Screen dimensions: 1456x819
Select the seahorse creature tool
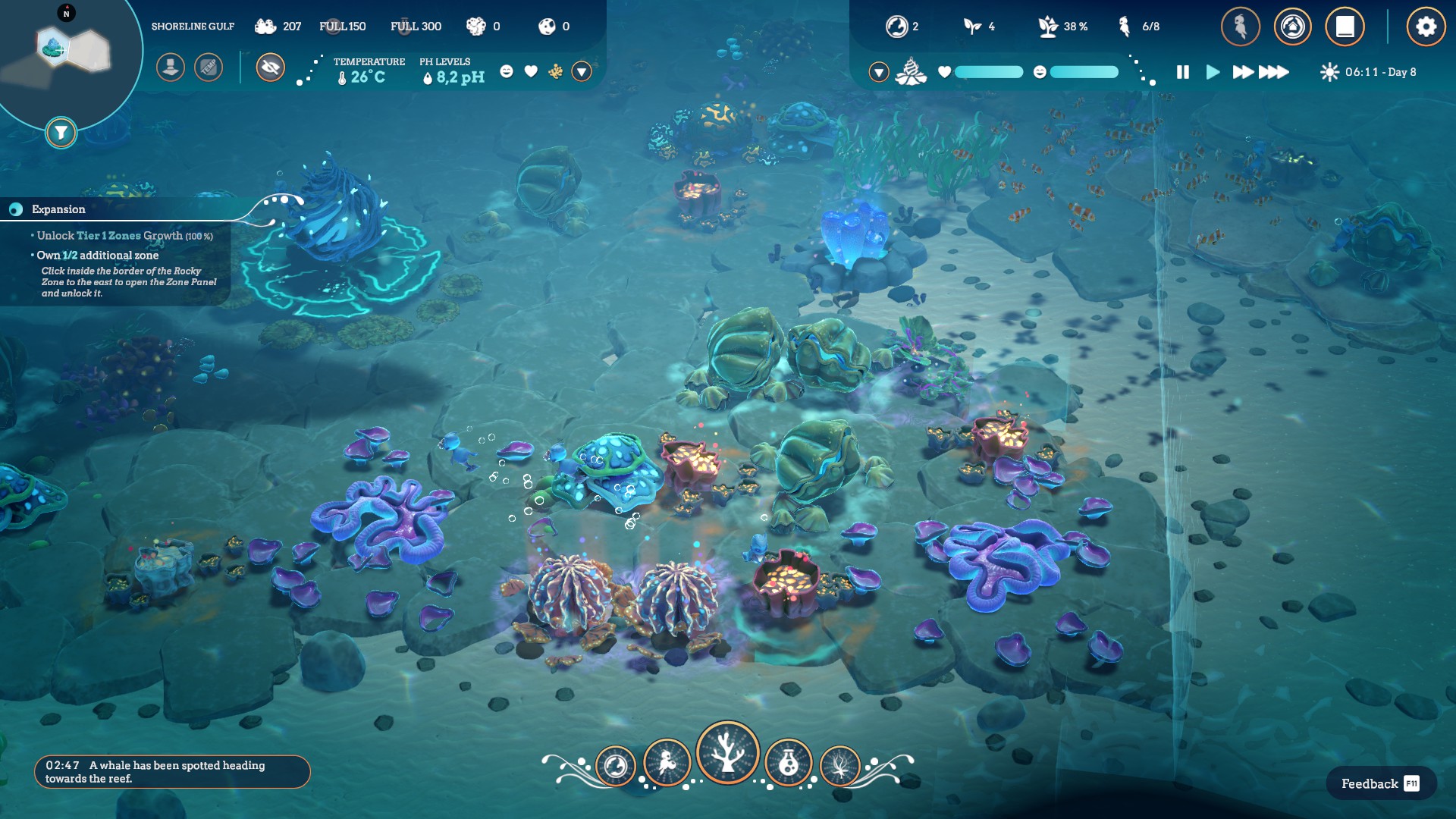tap(667, 763)
